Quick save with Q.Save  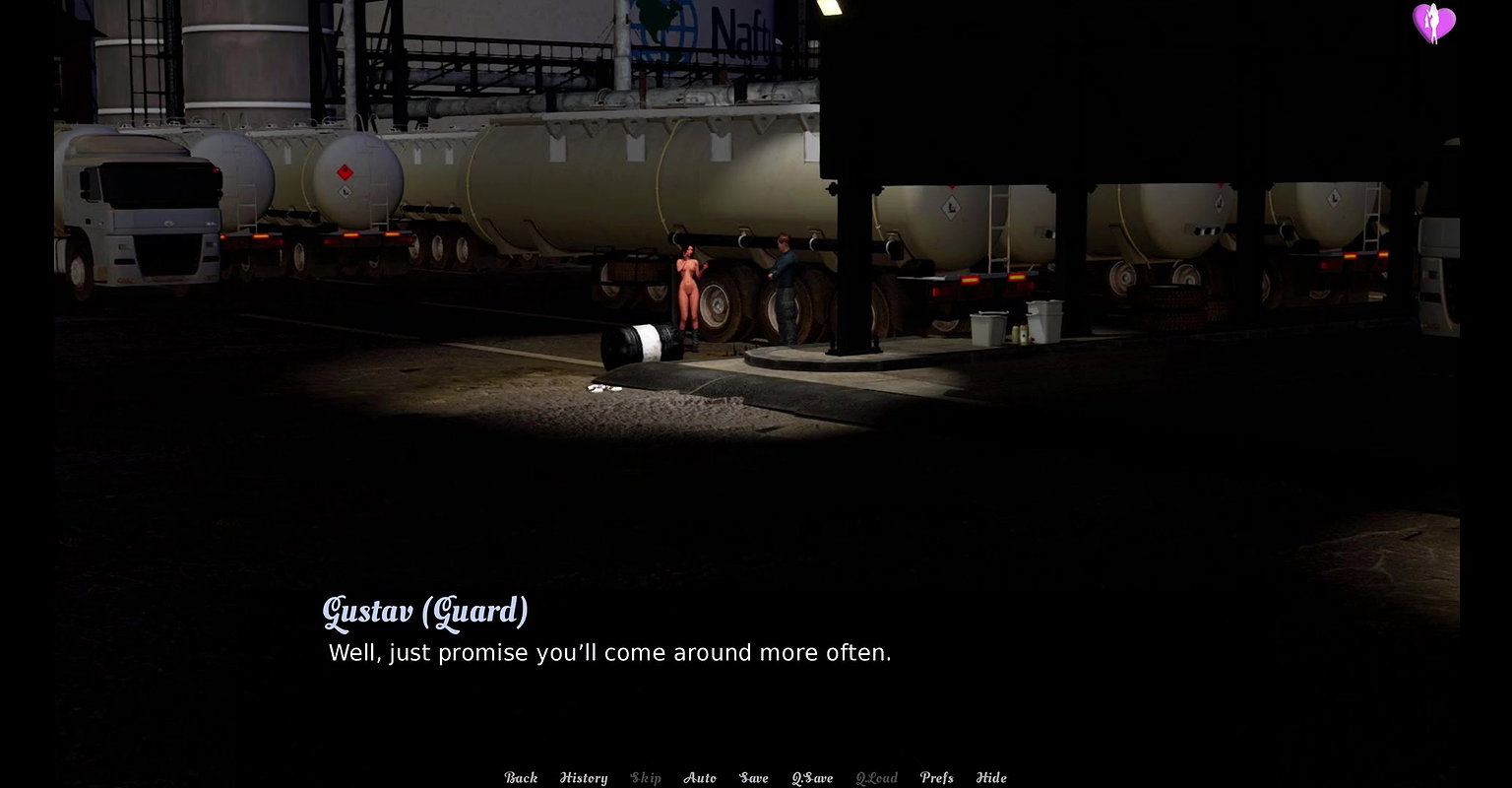(812, 778)
